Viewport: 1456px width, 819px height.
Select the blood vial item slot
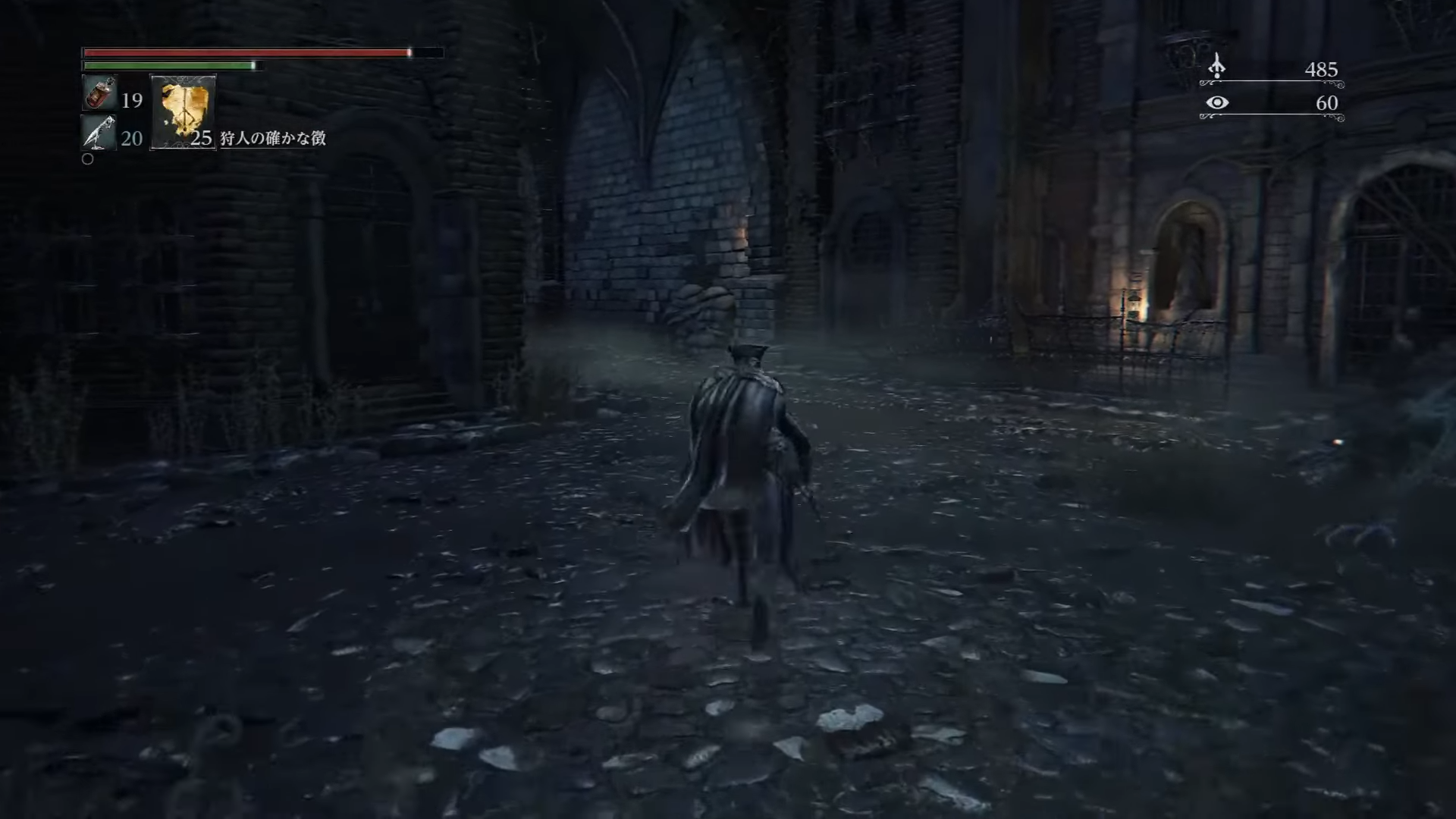tap(99, 93)
